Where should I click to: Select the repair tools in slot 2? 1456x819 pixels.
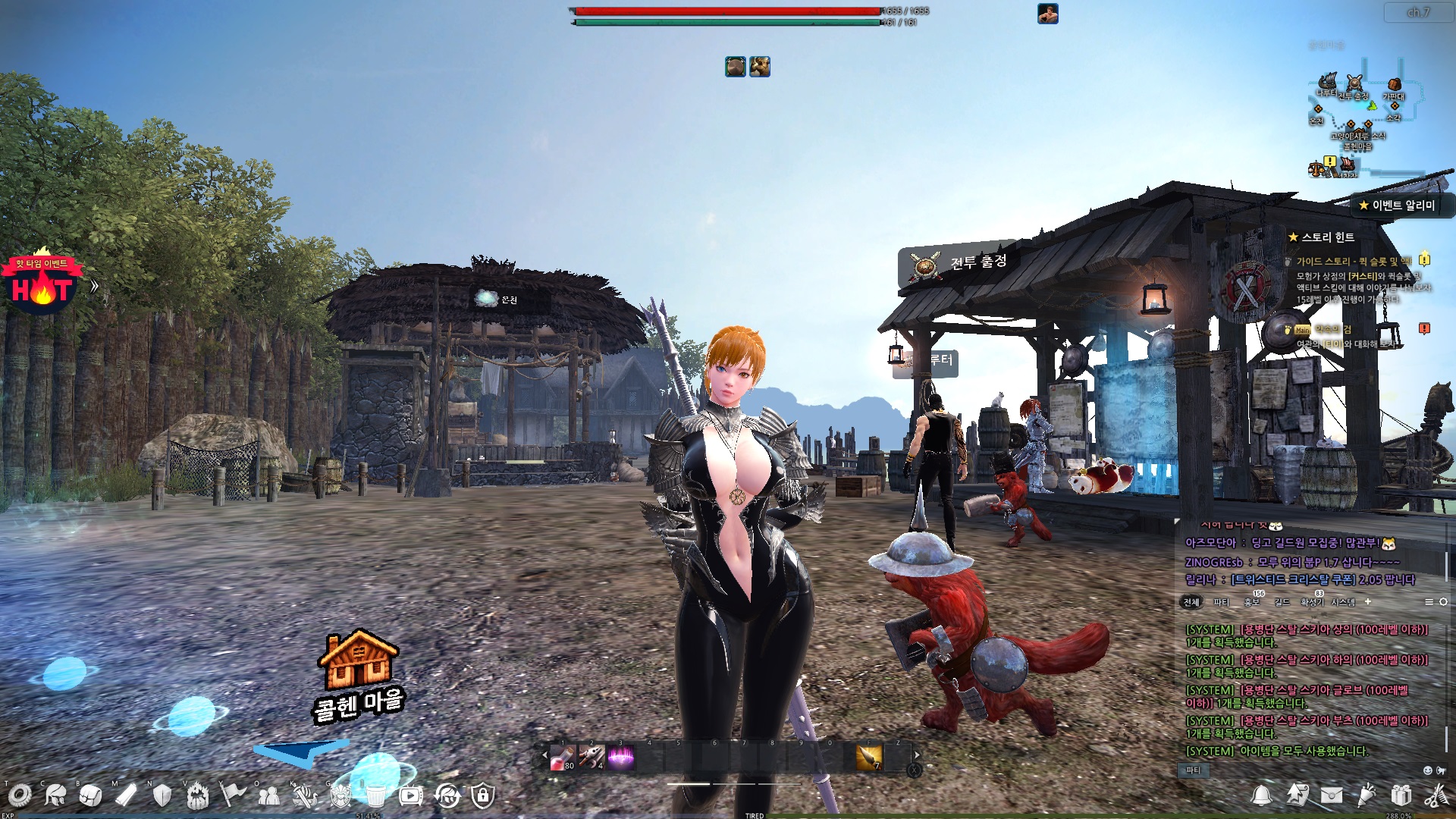591,757
